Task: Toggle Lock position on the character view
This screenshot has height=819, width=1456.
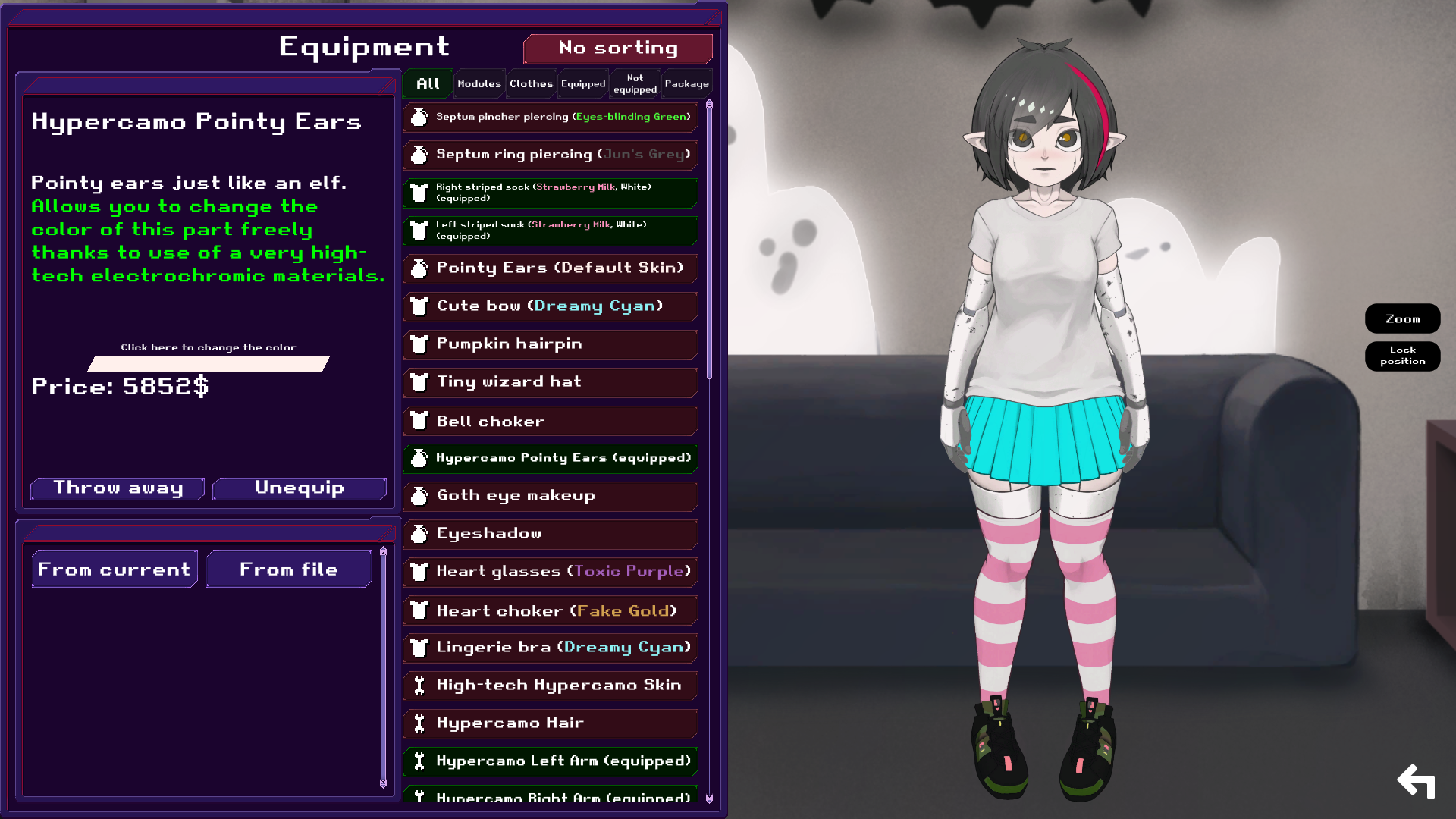Action: tap(1402, 356)
